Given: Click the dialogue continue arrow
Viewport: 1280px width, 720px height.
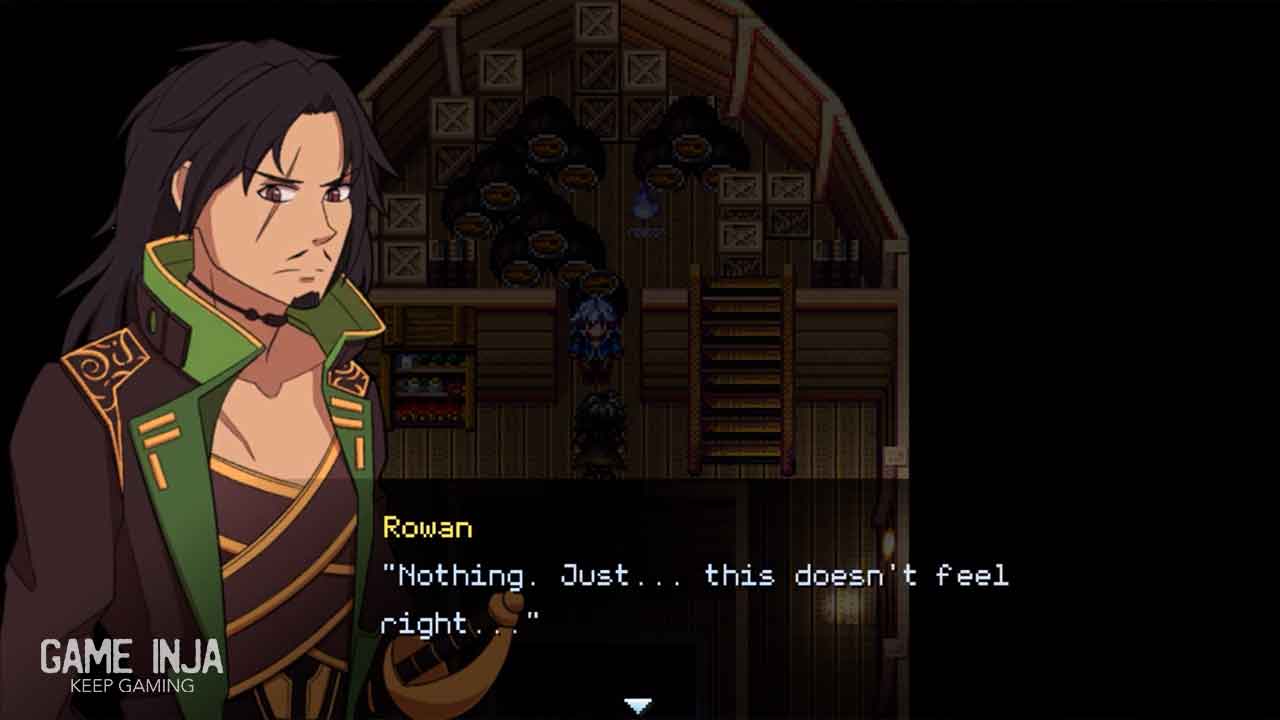Looking at the screenshot, I should coord(639,706).
